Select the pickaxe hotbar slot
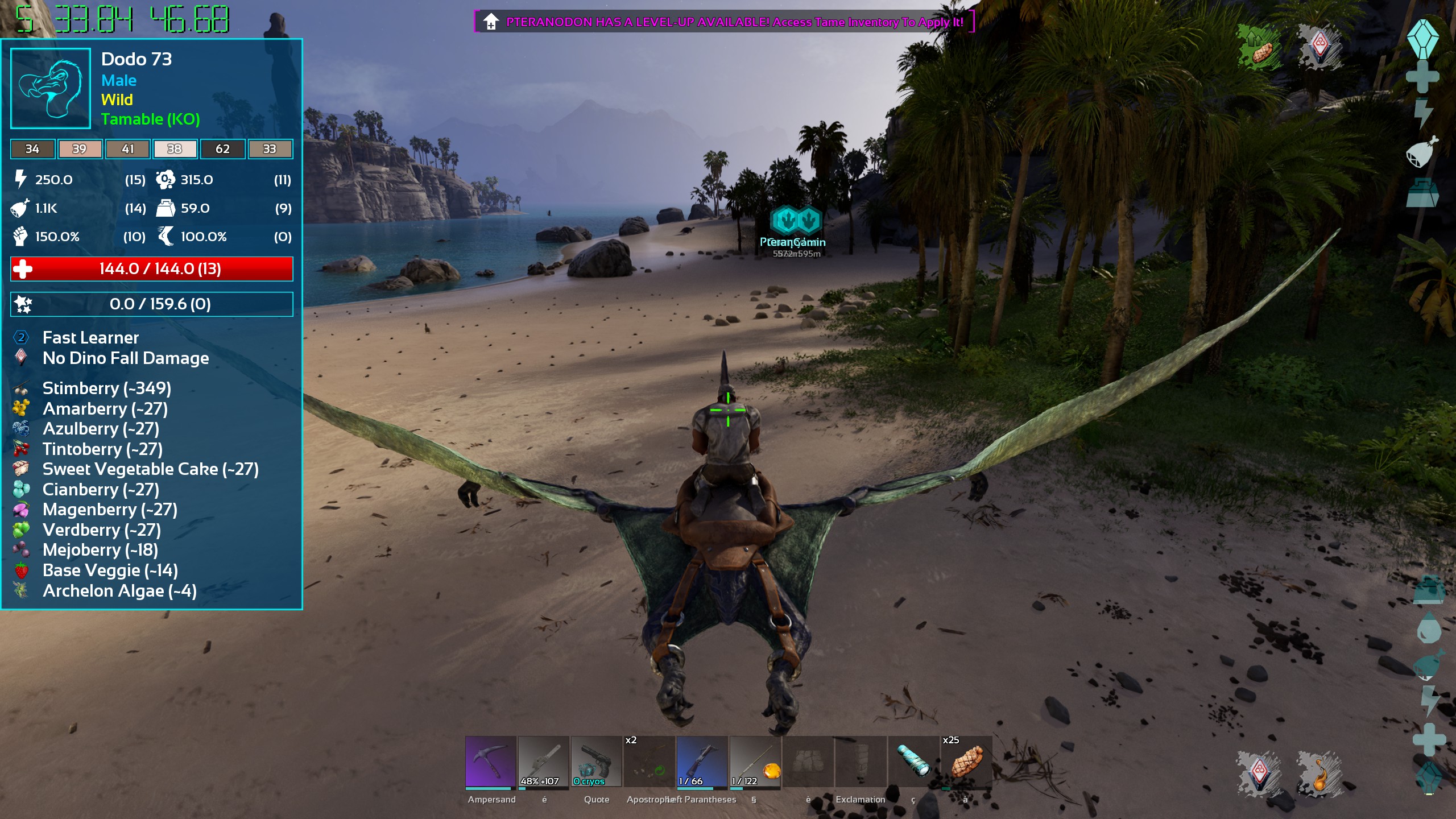The height and width of the screenshot is (819, 1456). [490, 762]
